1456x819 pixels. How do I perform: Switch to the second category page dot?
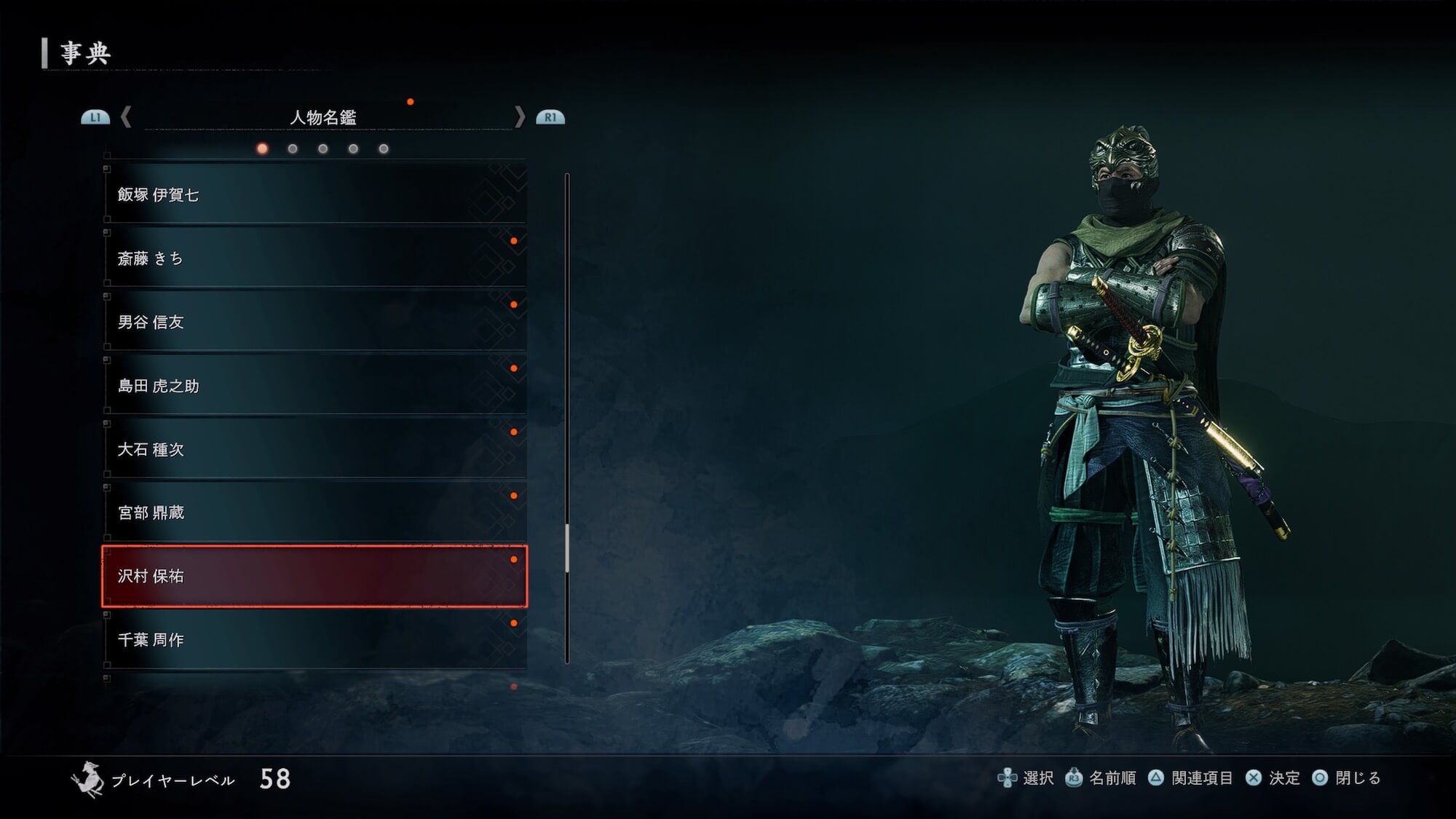(x=293, y=149)
